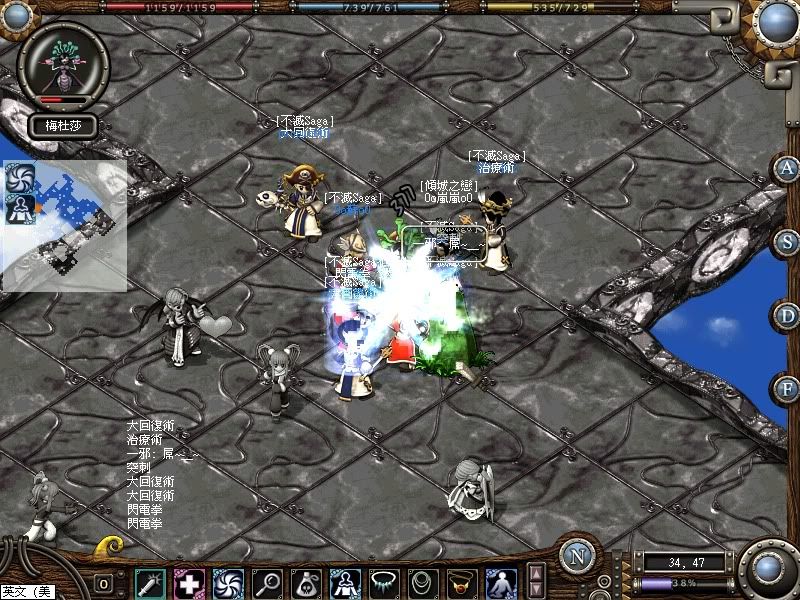Select the pointed tooth necklace slot
This screenshot has height=600, width=800.
tap(384, 583)
